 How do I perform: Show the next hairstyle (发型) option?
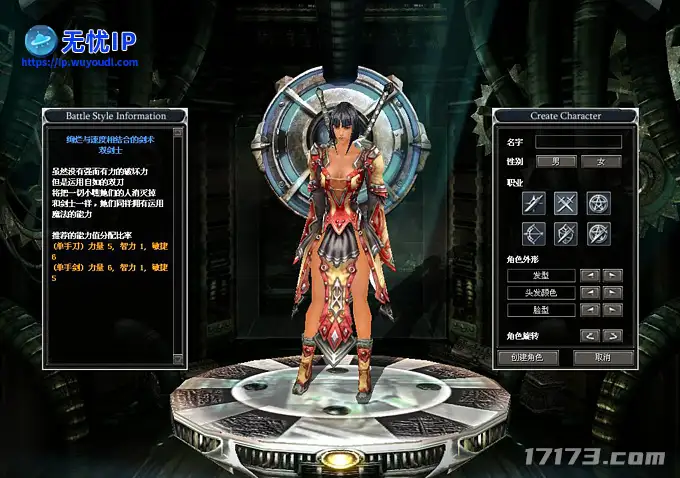coord(612,275)
